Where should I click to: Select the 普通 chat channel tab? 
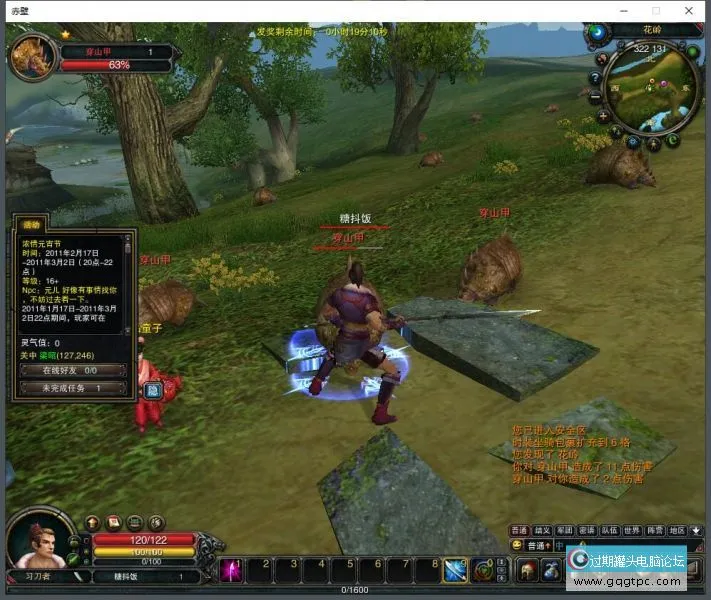519,530
